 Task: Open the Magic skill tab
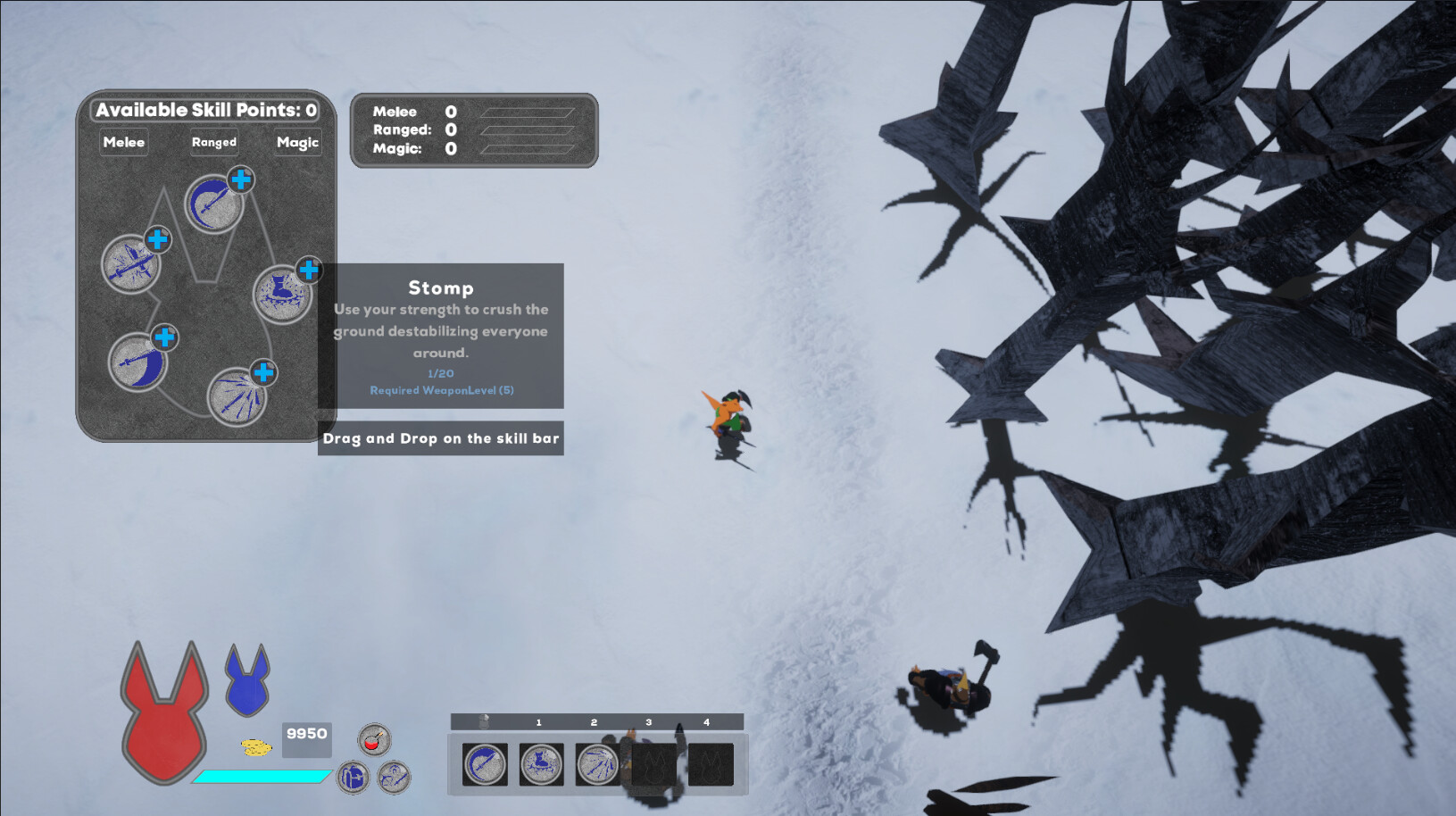click(296, 142)
